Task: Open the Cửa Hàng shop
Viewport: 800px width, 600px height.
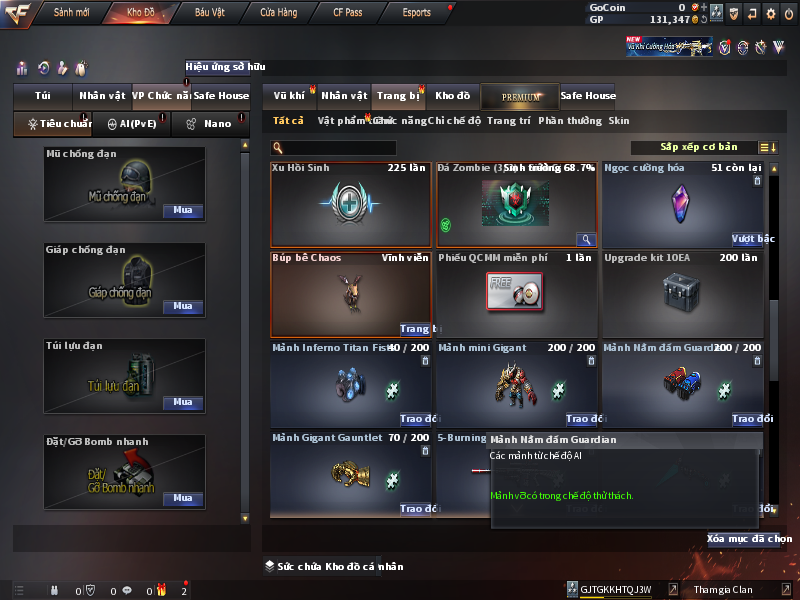Action: pos(278,13)
